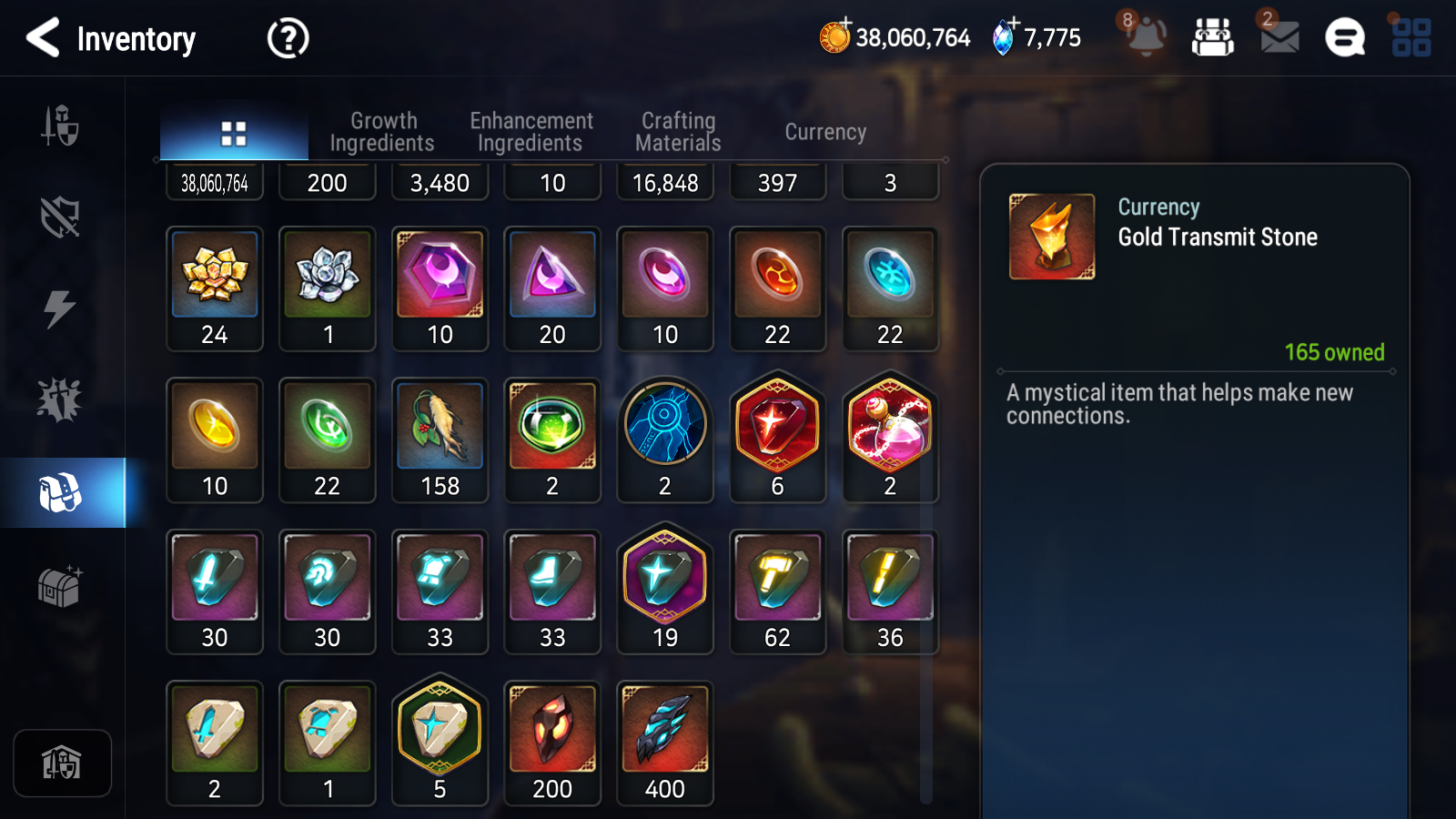
Task: Select the pink potion flask slot
Action: (x=890, y=438)
